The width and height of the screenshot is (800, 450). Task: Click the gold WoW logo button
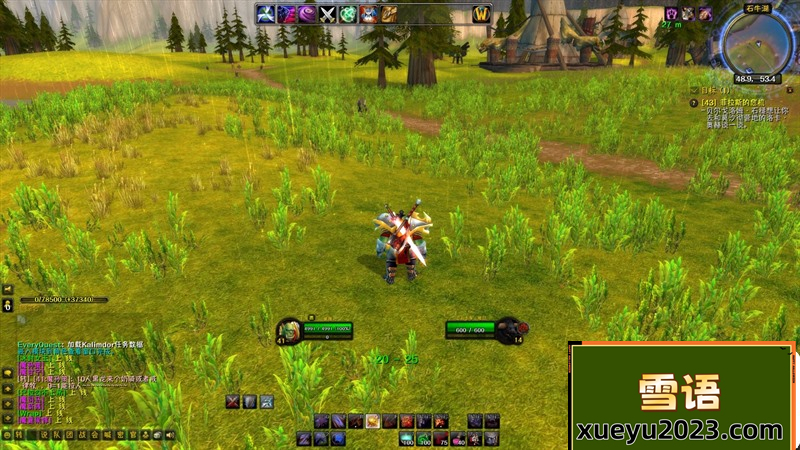click(x=480, y=13)
